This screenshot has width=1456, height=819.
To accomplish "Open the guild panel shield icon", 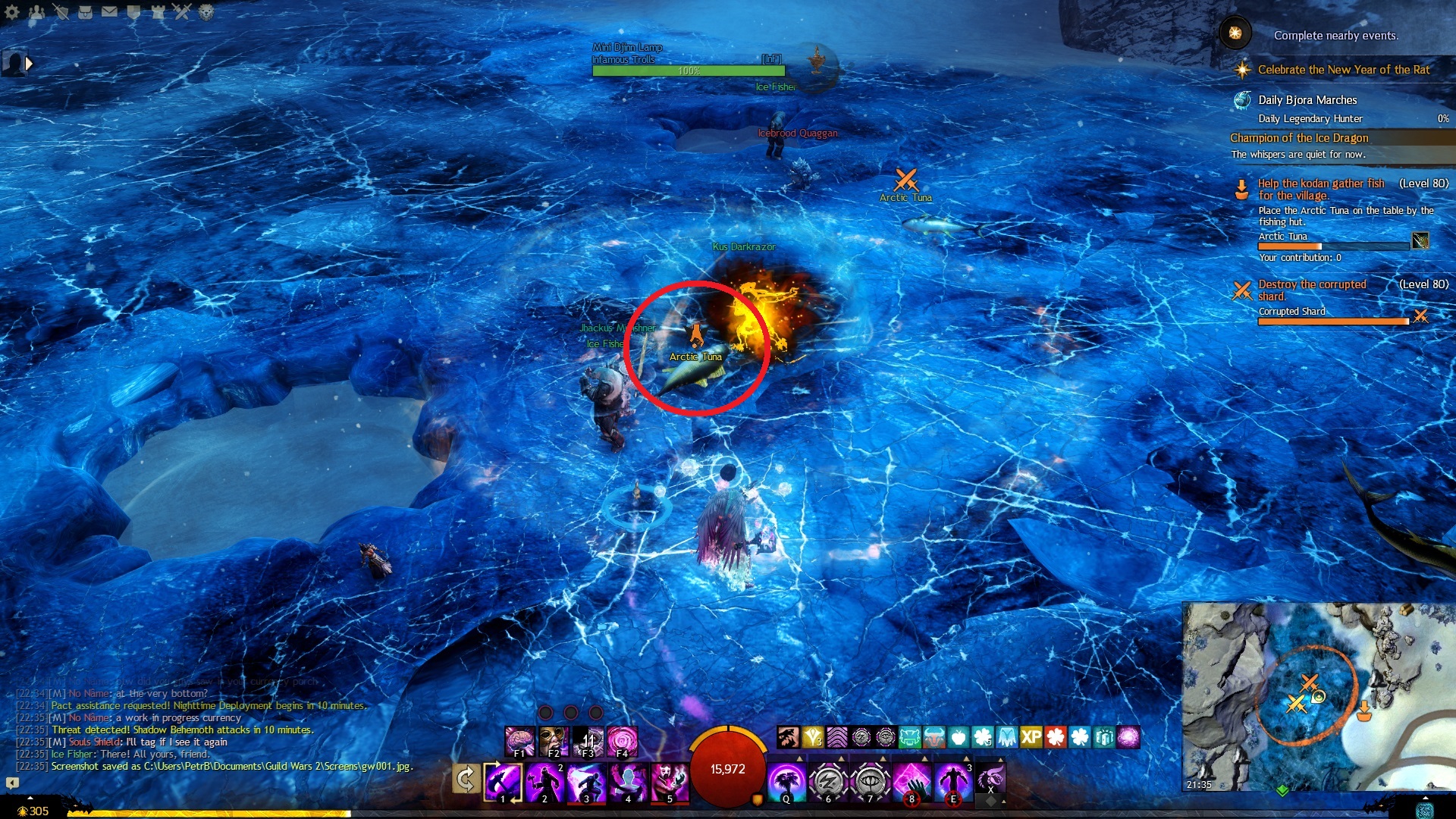I will [133, 11].
